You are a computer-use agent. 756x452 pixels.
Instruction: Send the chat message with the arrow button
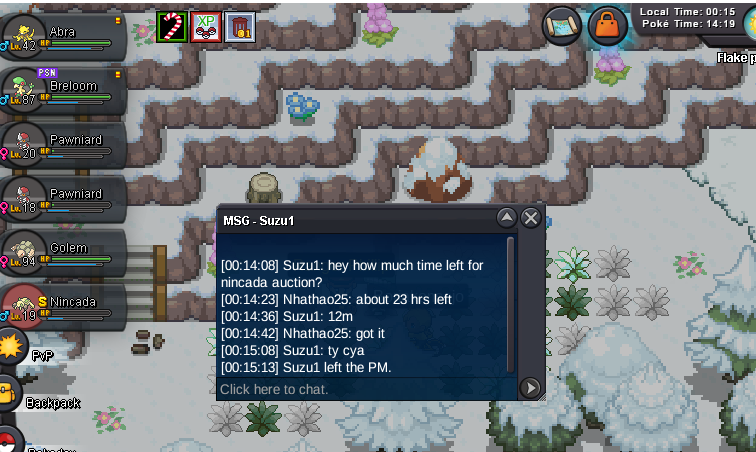coord(531,388)
